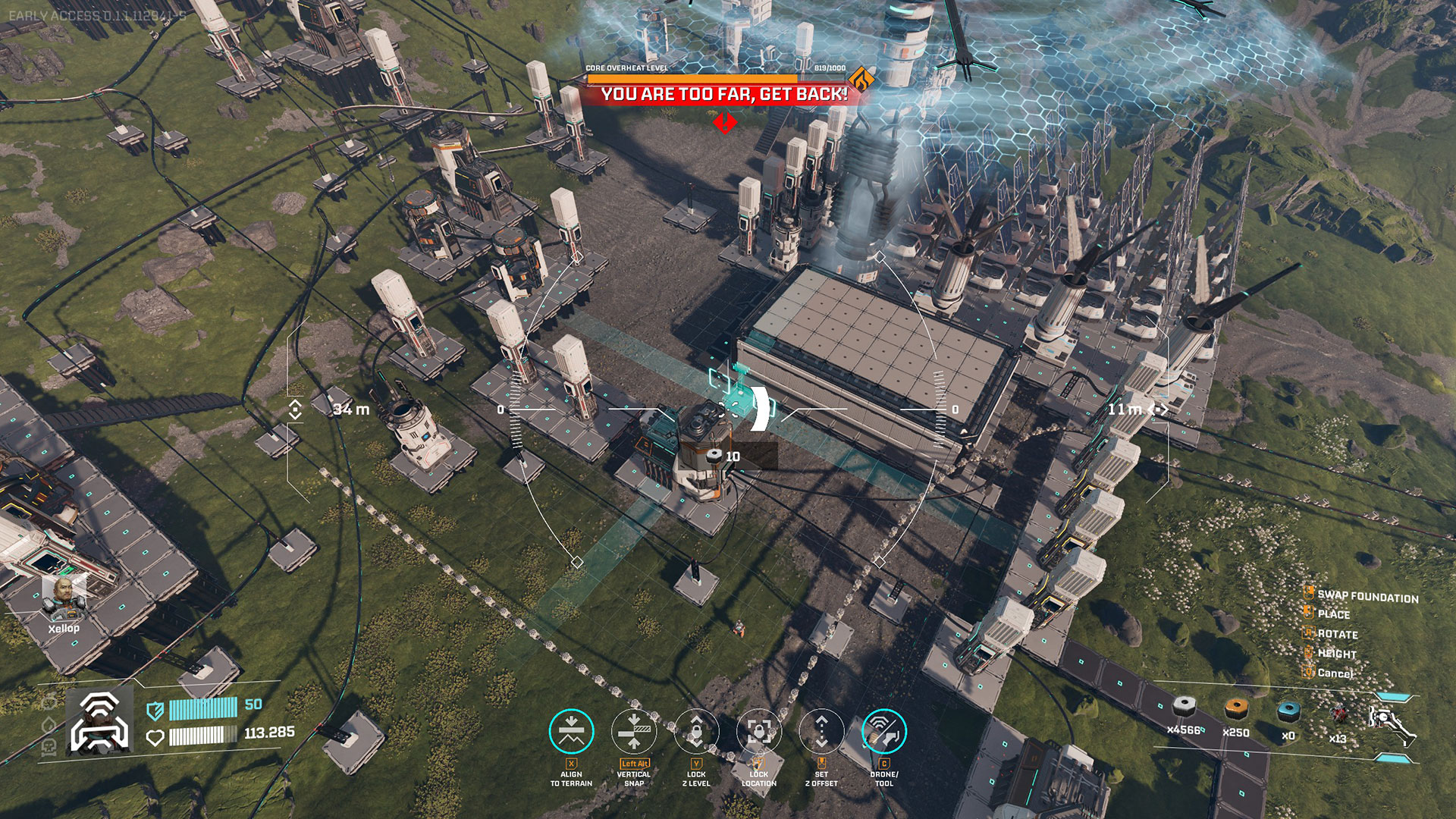This screenshot has width=1456, height=819.
Task: Enable the Vertical Snap mode
Action: coord(634,731)
